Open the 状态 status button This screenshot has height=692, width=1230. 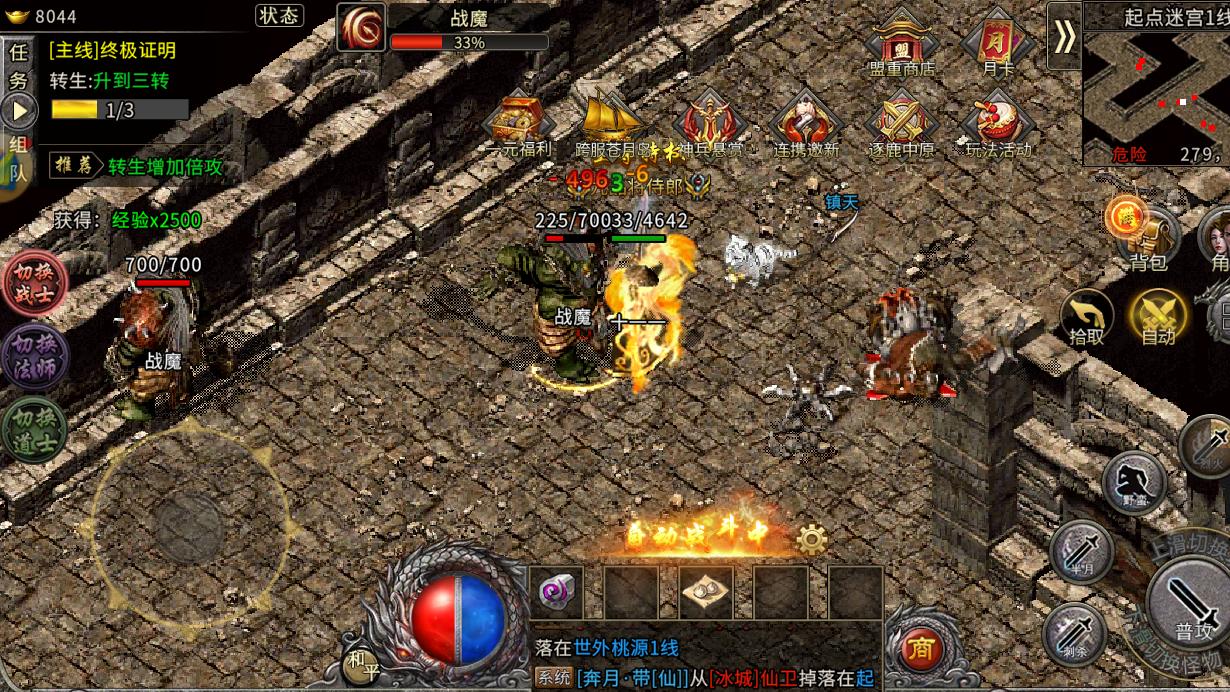click(x=279, y=16)
